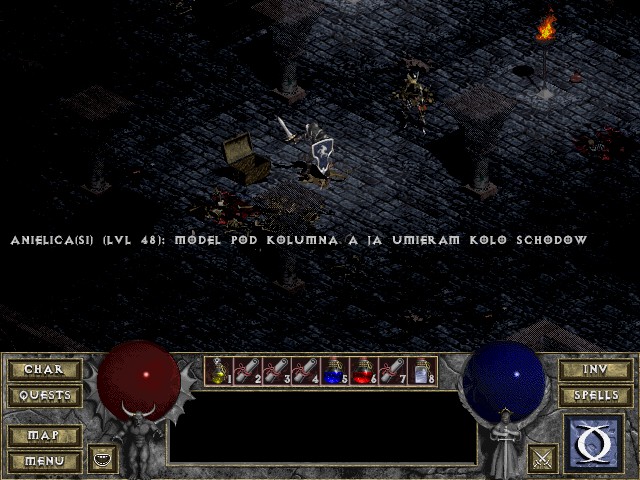Open the game MENU
Viewport: 640px width, 480px height.
(44, 461)
